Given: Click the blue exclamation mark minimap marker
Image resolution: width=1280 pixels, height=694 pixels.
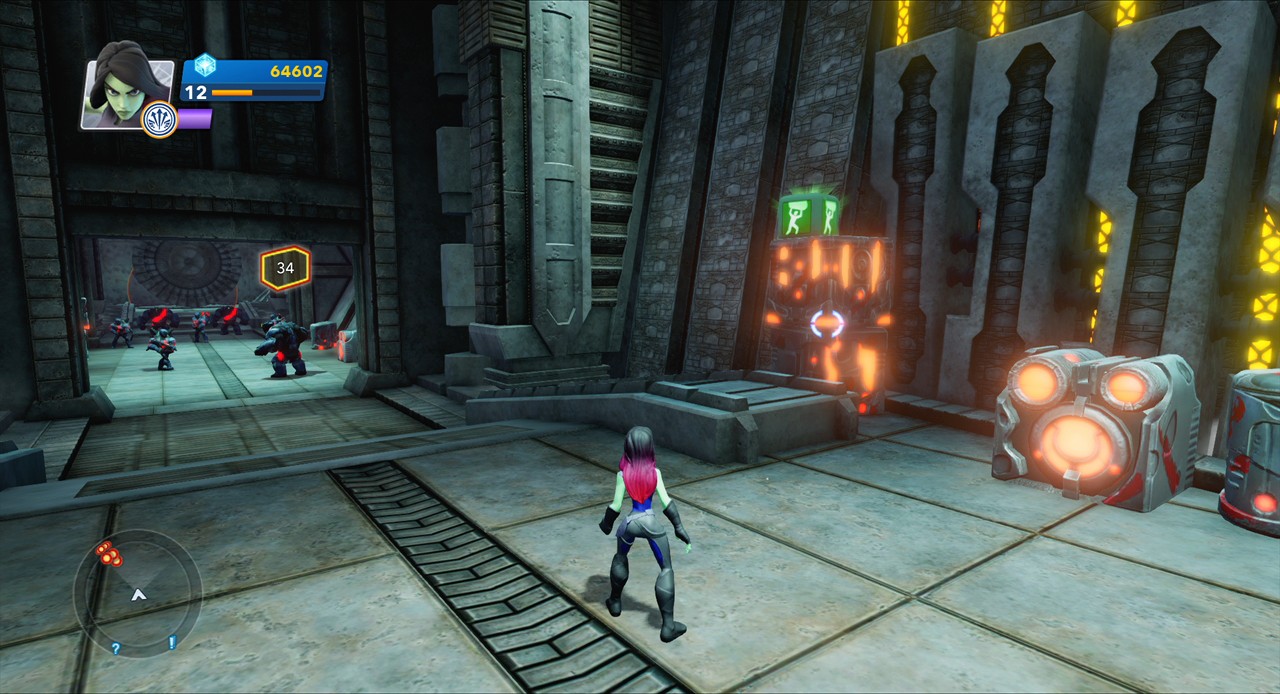Looking at the screenshot, I should tap(172, 642).
